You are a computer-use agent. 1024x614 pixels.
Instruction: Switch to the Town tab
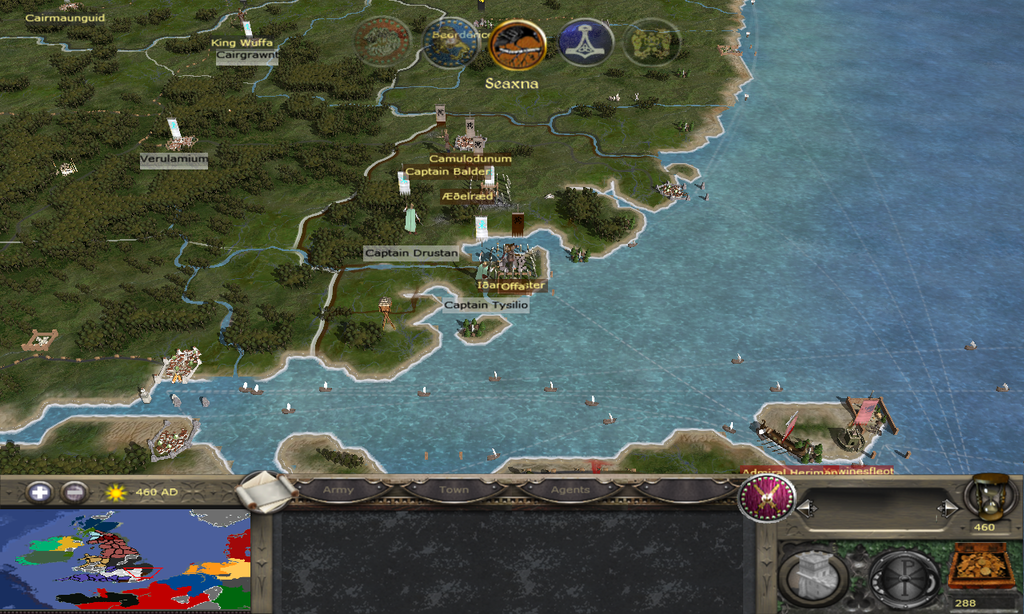pyautogui.click(x=453, y=490)
